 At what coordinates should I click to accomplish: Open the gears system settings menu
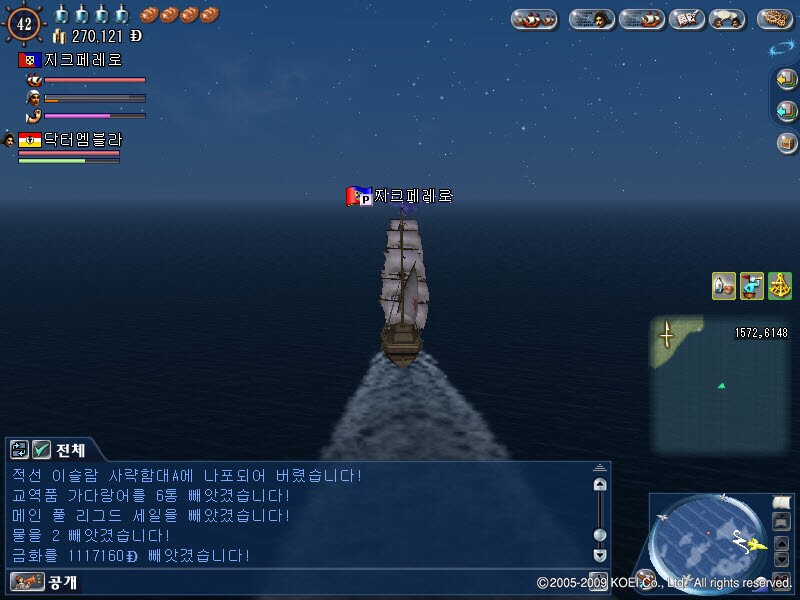774,18
